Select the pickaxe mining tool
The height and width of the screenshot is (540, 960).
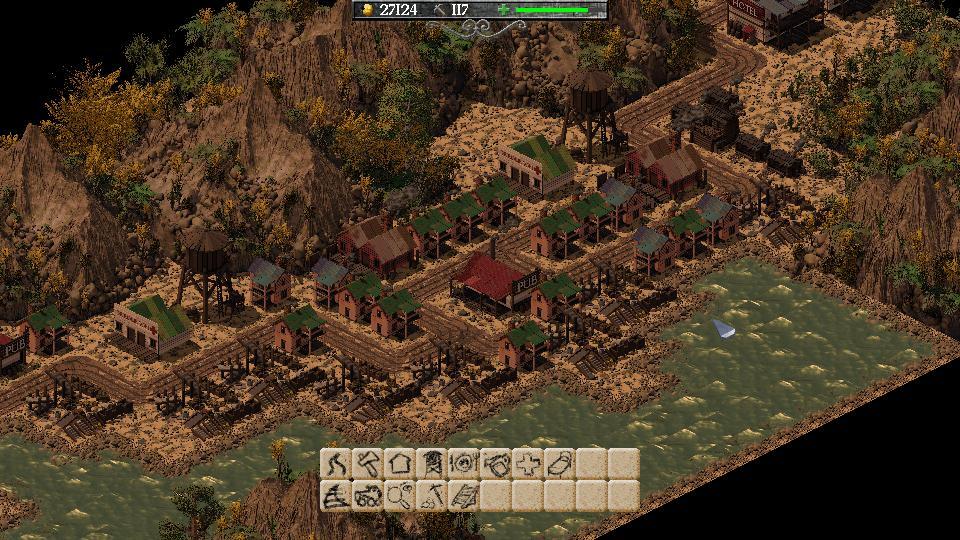(x=431, y=496)
